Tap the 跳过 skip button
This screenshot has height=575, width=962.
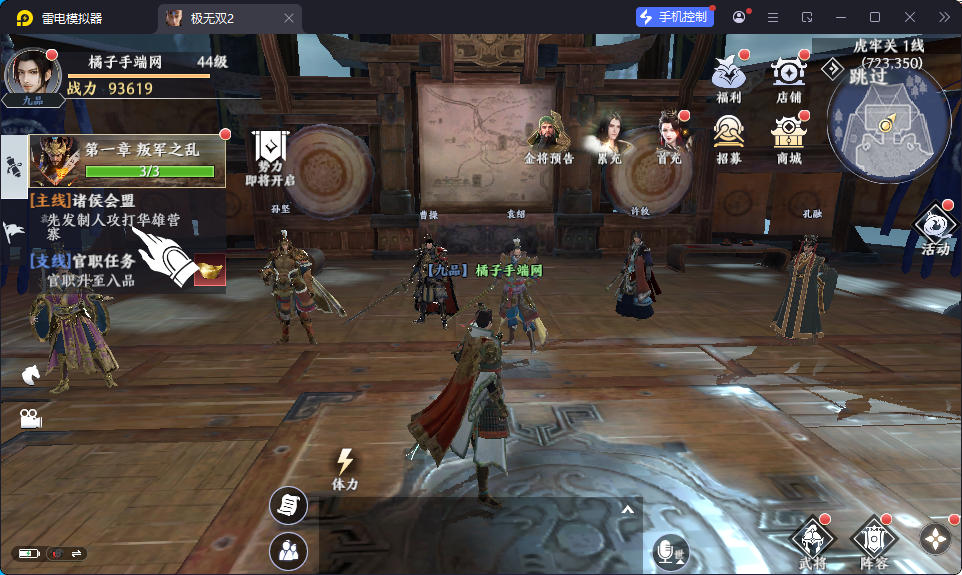coord(868,76)
